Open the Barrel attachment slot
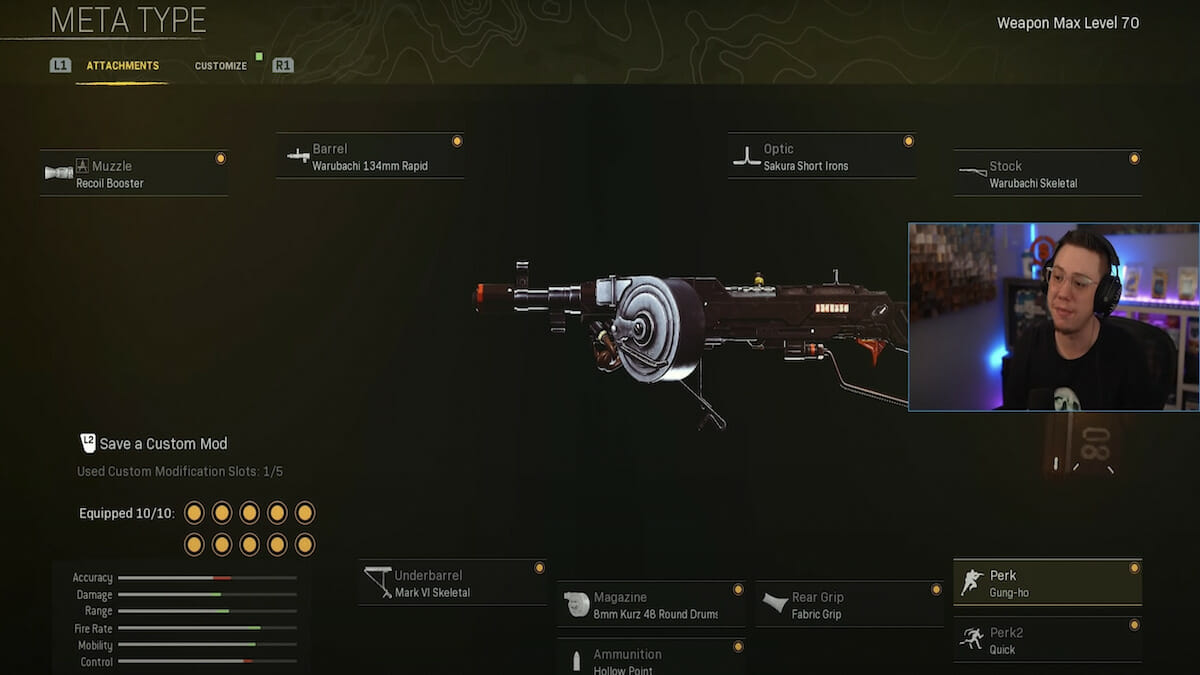This screenshot has height=675, width=1200. click(x=370, y=157)
